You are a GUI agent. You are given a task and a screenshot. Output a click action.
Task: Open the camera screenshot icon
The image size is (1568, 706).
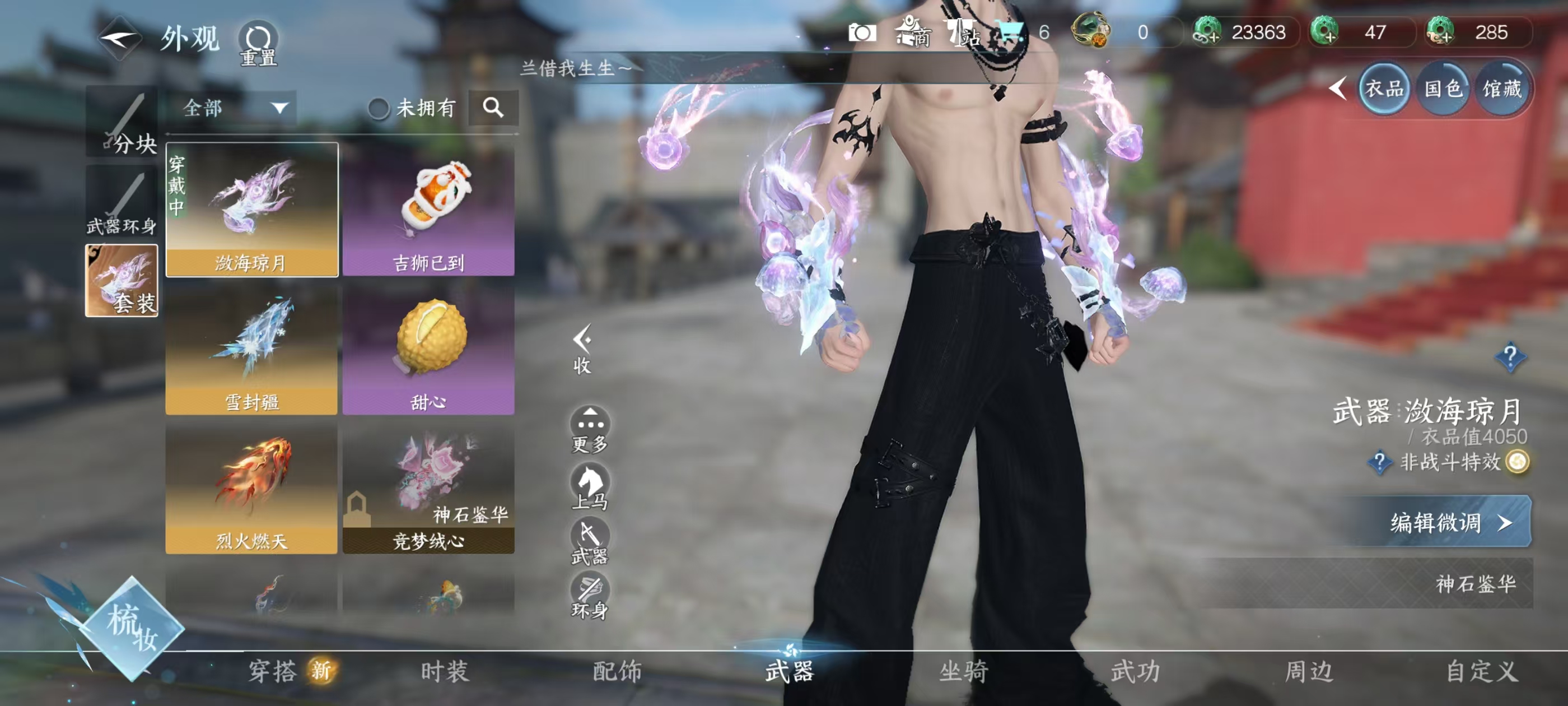[x=862, y=33]
